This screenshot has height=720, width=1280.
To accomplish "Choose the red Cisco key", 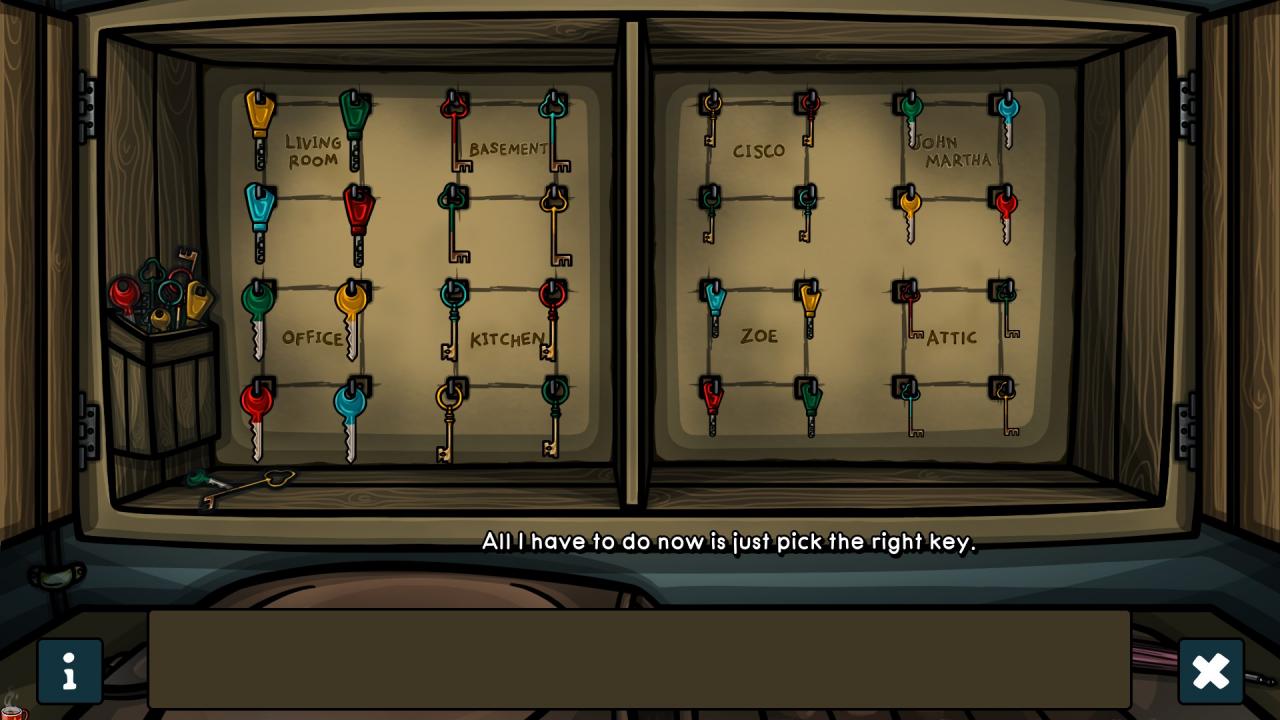I will click(x=809, y=116).
